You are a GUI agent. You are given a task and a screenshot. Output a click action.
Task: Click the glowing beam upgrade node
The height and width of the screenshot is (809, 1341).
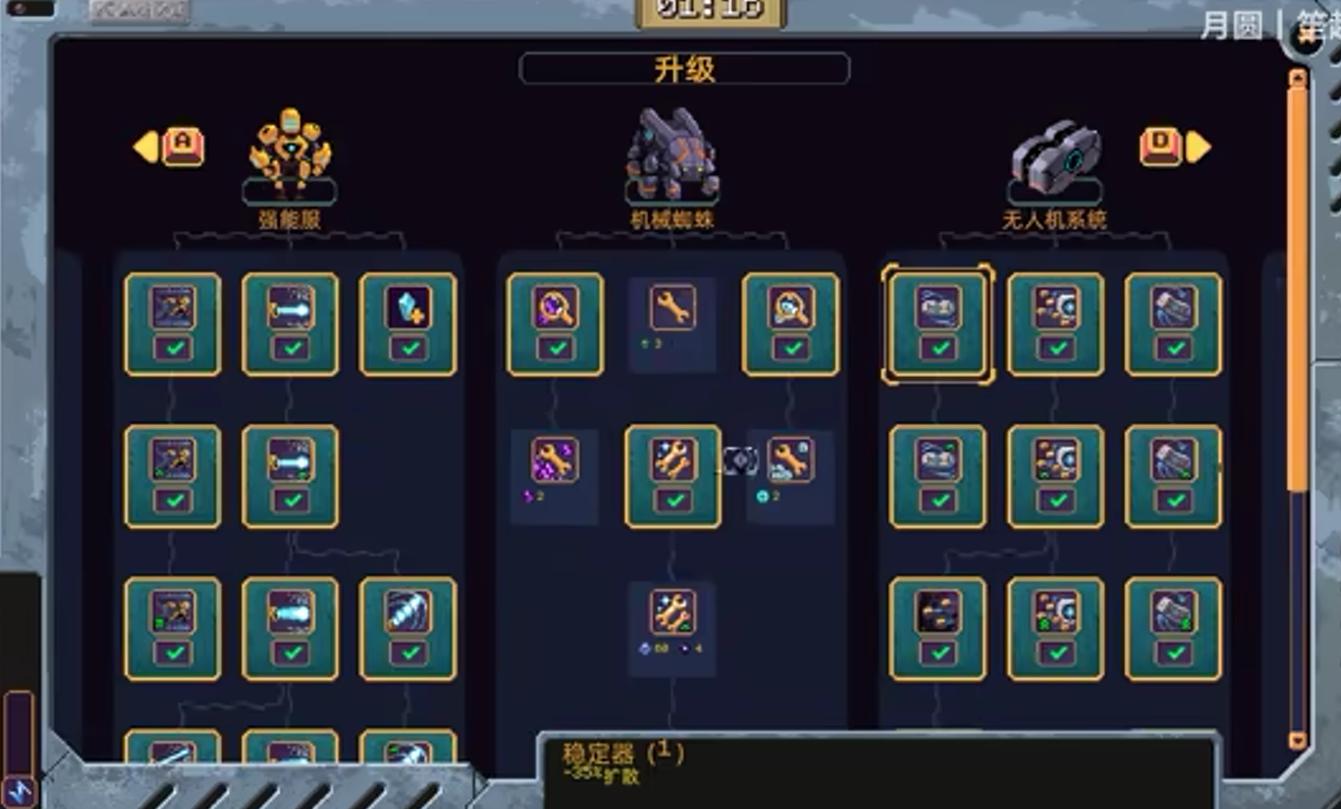click(290, 610)
